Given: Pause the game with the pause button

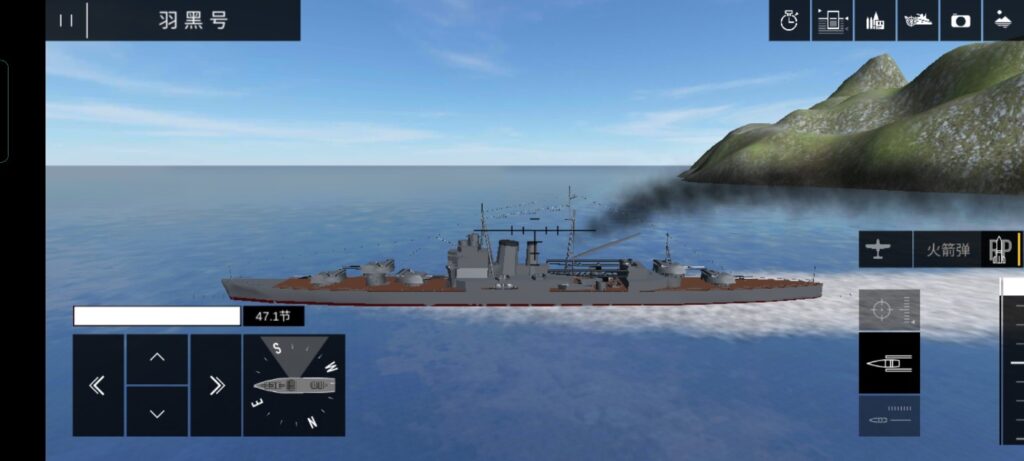Looking at the screenshot, I should point(66,20).
